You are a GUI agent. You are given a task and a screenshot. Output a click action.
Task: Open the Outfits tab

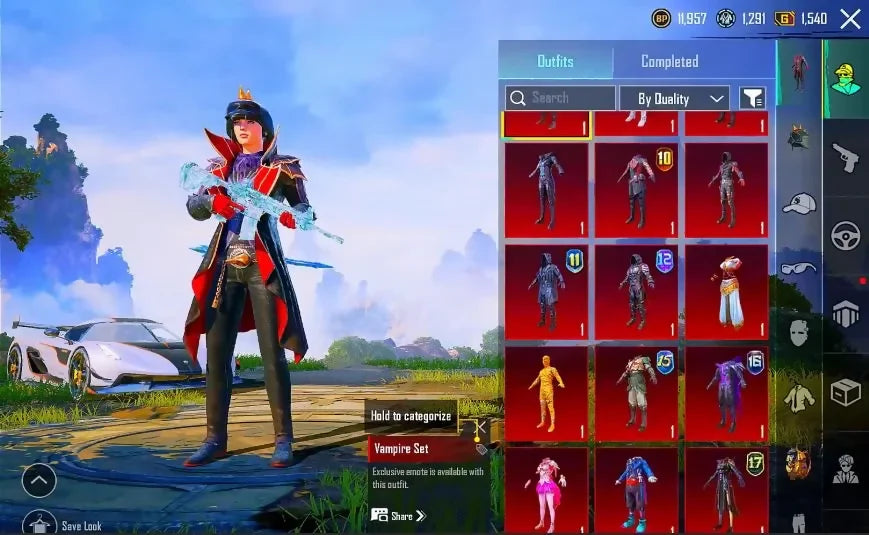point(555,61)
